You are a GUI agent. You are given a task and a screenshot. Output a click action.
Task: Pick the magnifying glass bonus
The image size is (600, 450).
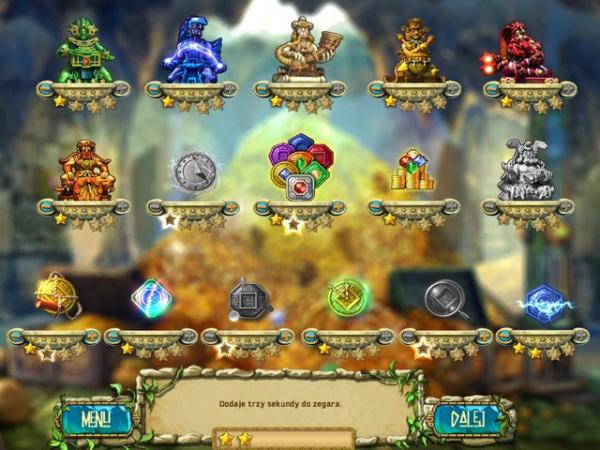(445, 298)
